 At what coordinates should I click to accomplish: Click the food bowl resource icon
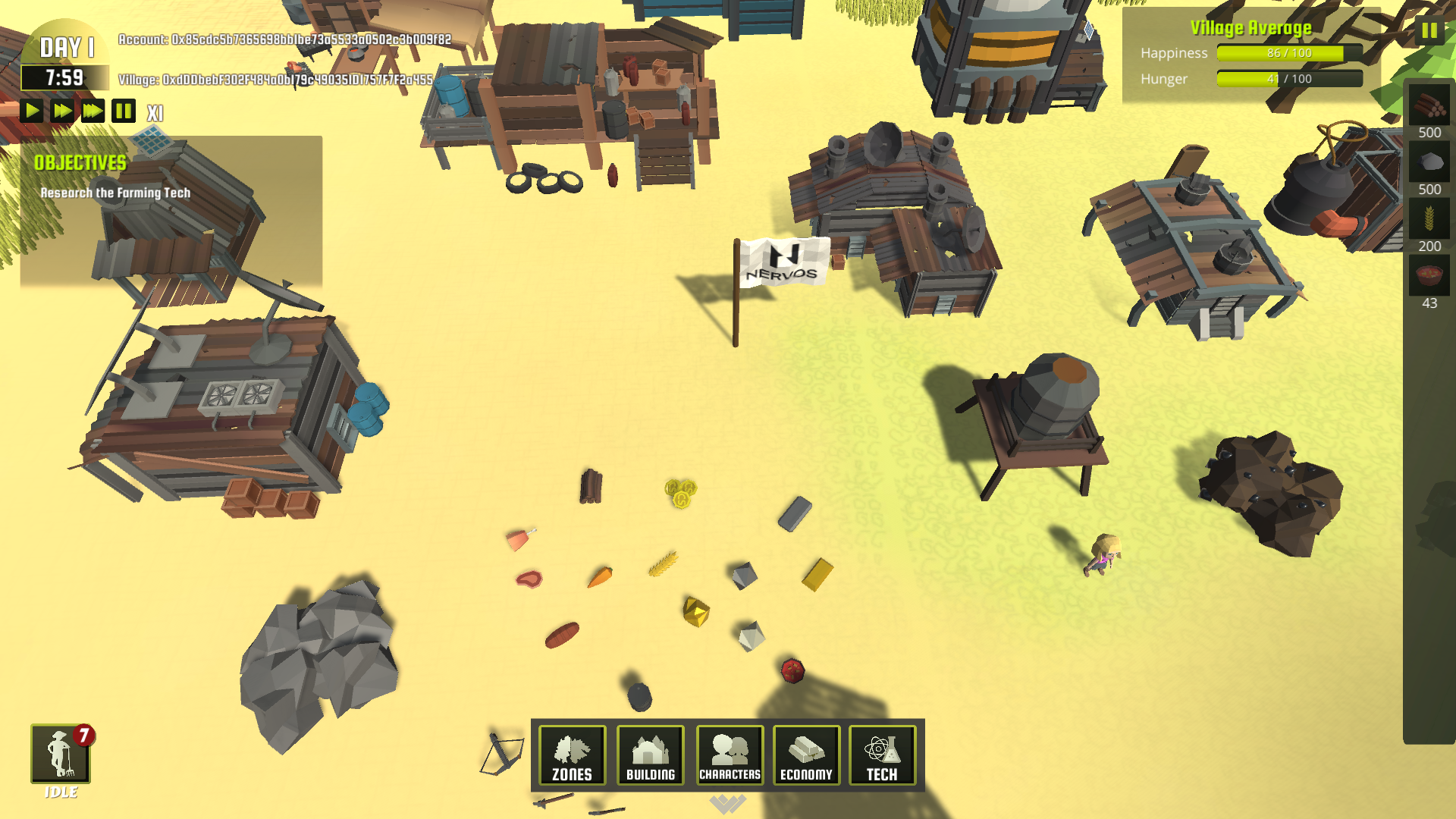click(x=1429, y=275)
